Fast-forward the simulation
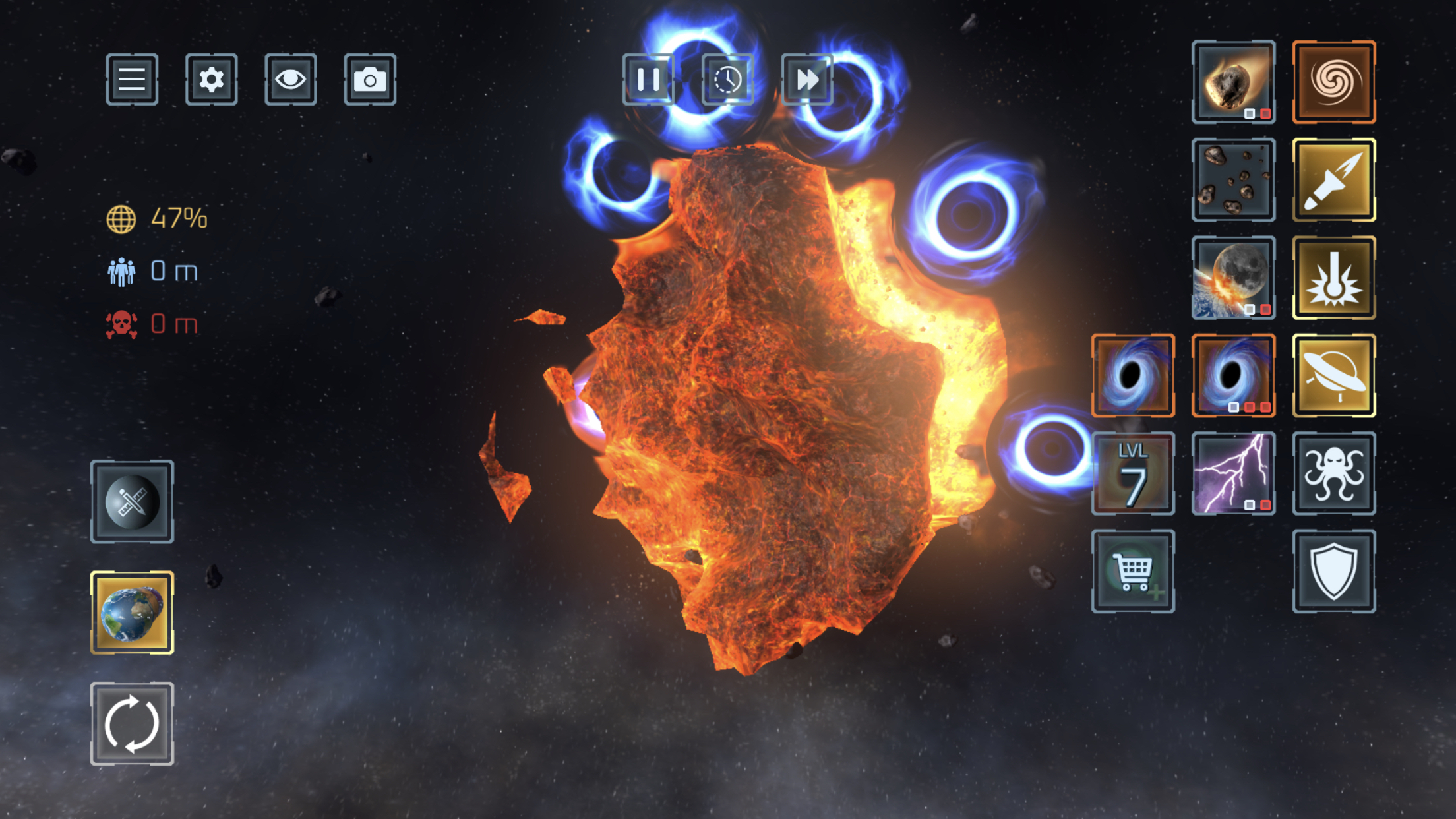The height and width of the screenshot is (819, 1456). (x=807, y=80)
